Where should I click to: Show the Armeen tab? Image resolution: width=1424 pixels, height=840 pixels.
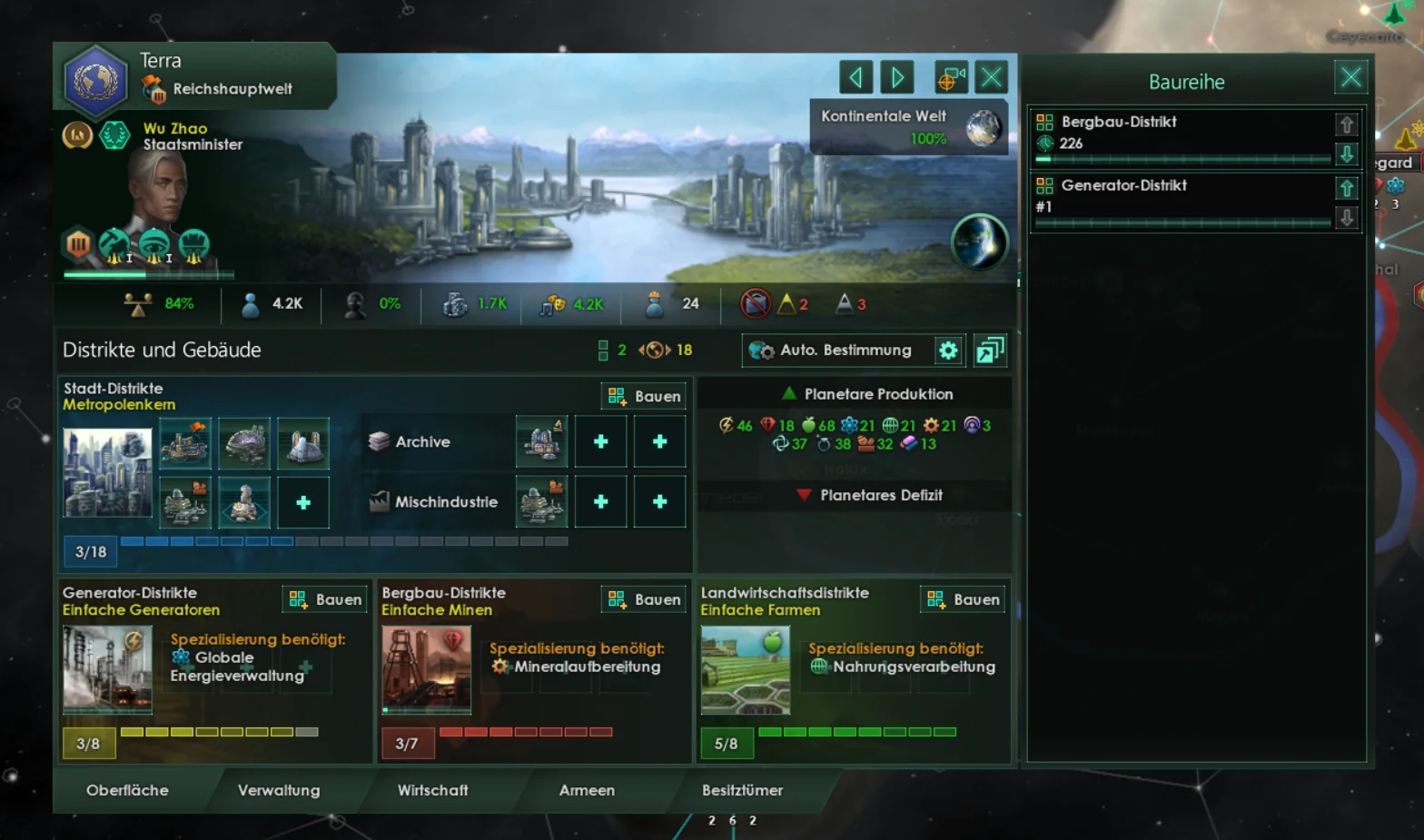587,790
